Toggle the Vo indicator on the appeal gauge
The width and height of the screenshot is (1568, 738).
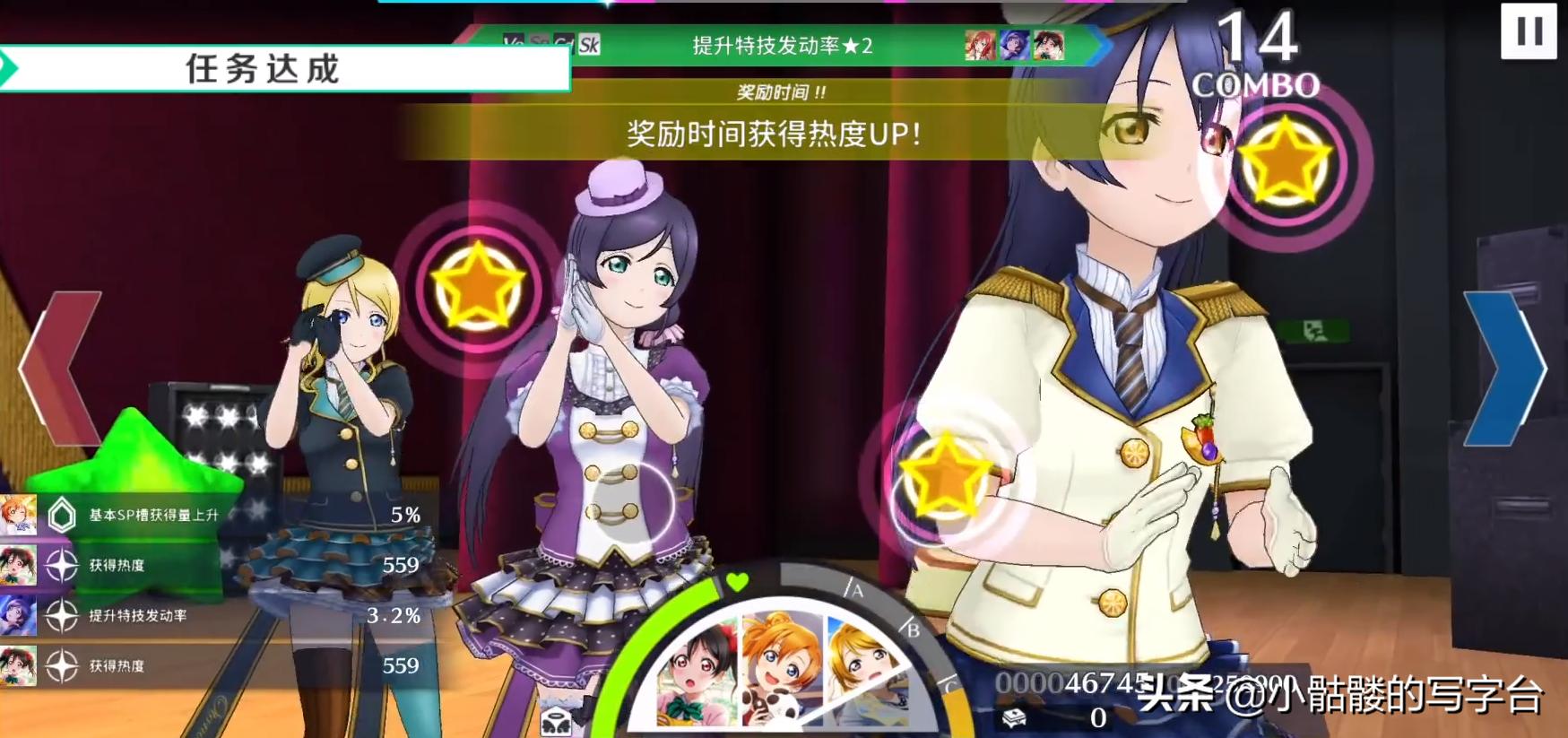point(514,40)
